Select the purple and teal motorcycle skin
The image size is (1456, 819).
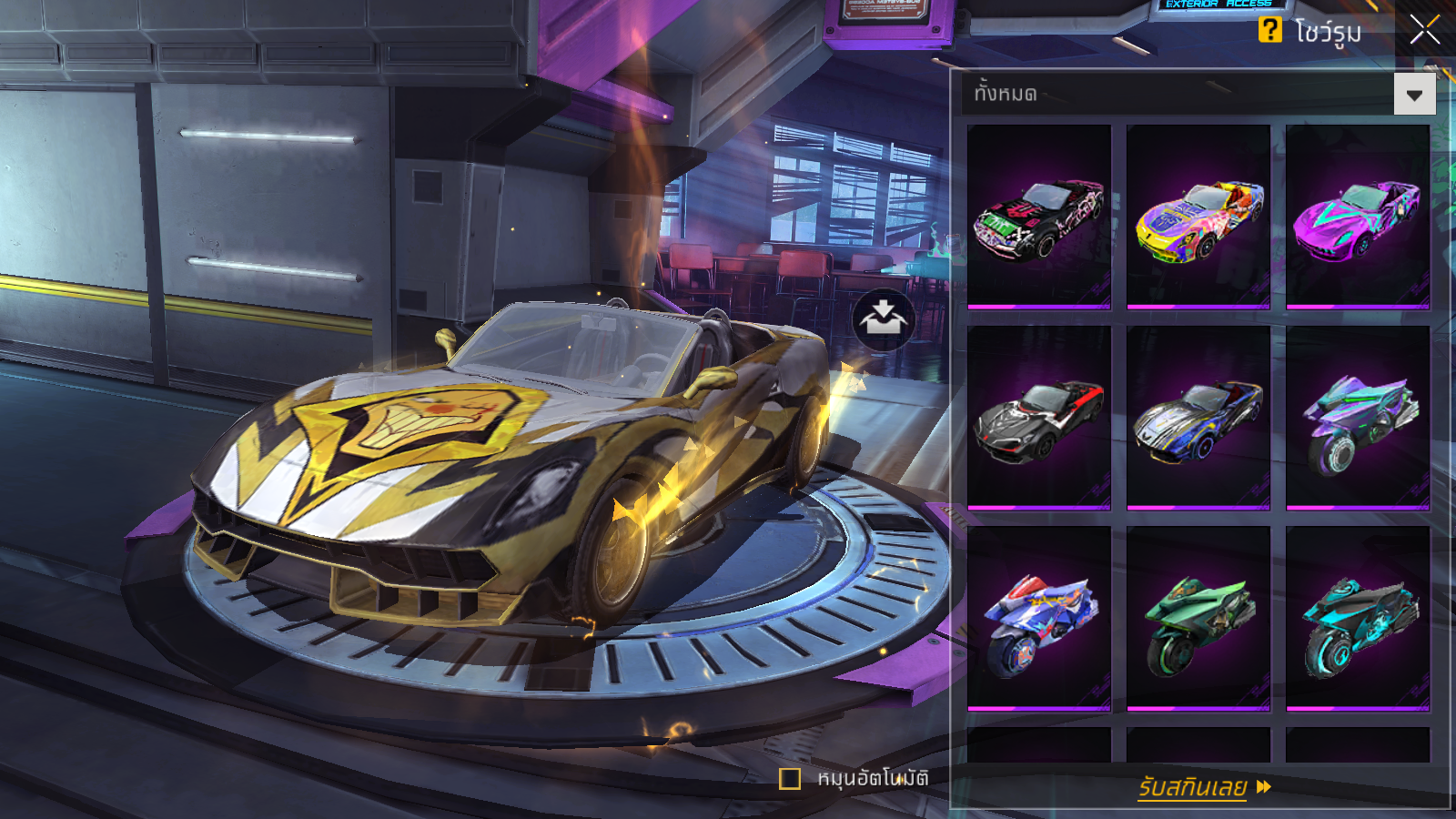1358,418
